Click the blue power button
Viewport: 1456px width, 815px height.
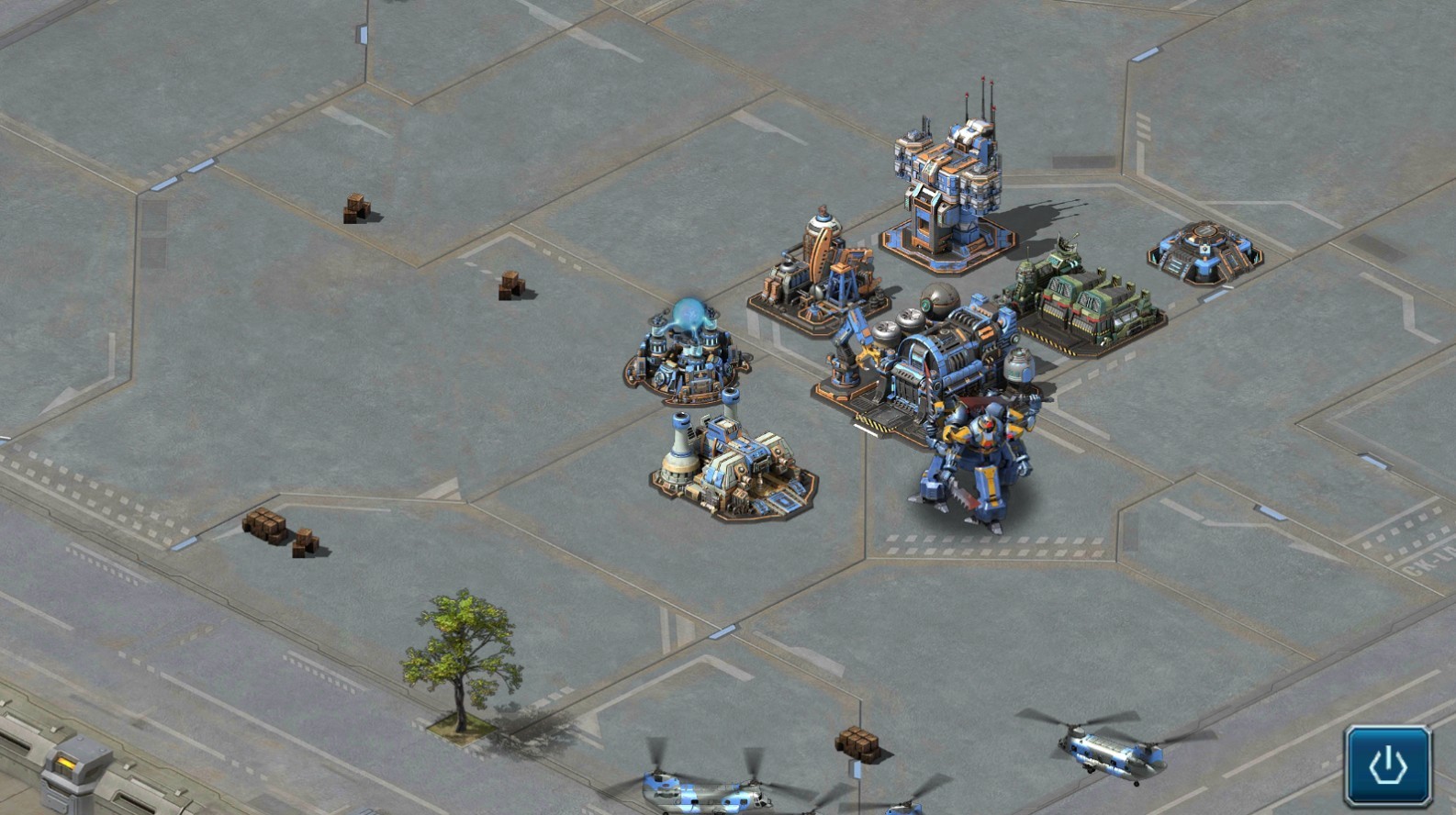click(x=1388, y=765)
